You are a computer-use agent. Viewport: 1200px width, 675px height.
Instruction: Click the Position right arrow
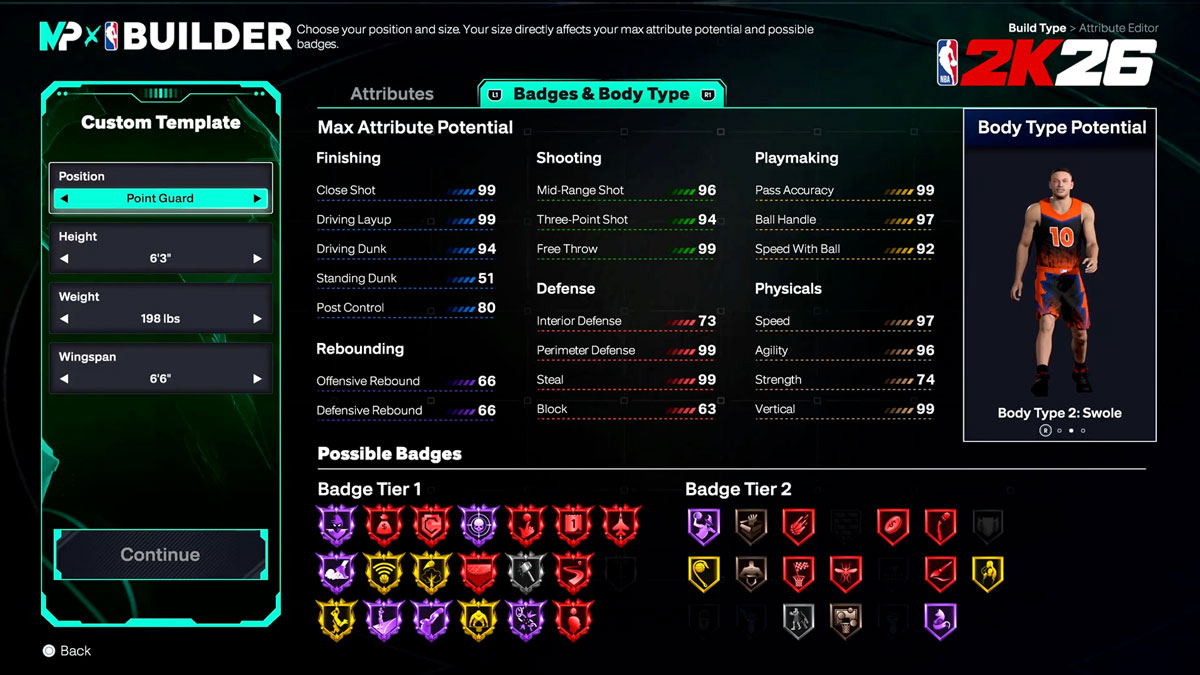click(257, 199)
